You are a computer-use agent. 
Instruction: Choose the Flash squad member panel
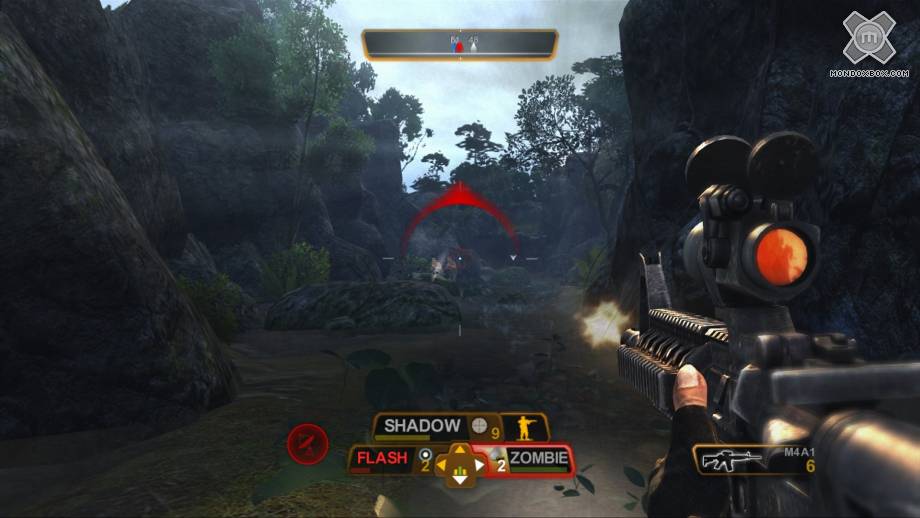click(x=383, y=459)
